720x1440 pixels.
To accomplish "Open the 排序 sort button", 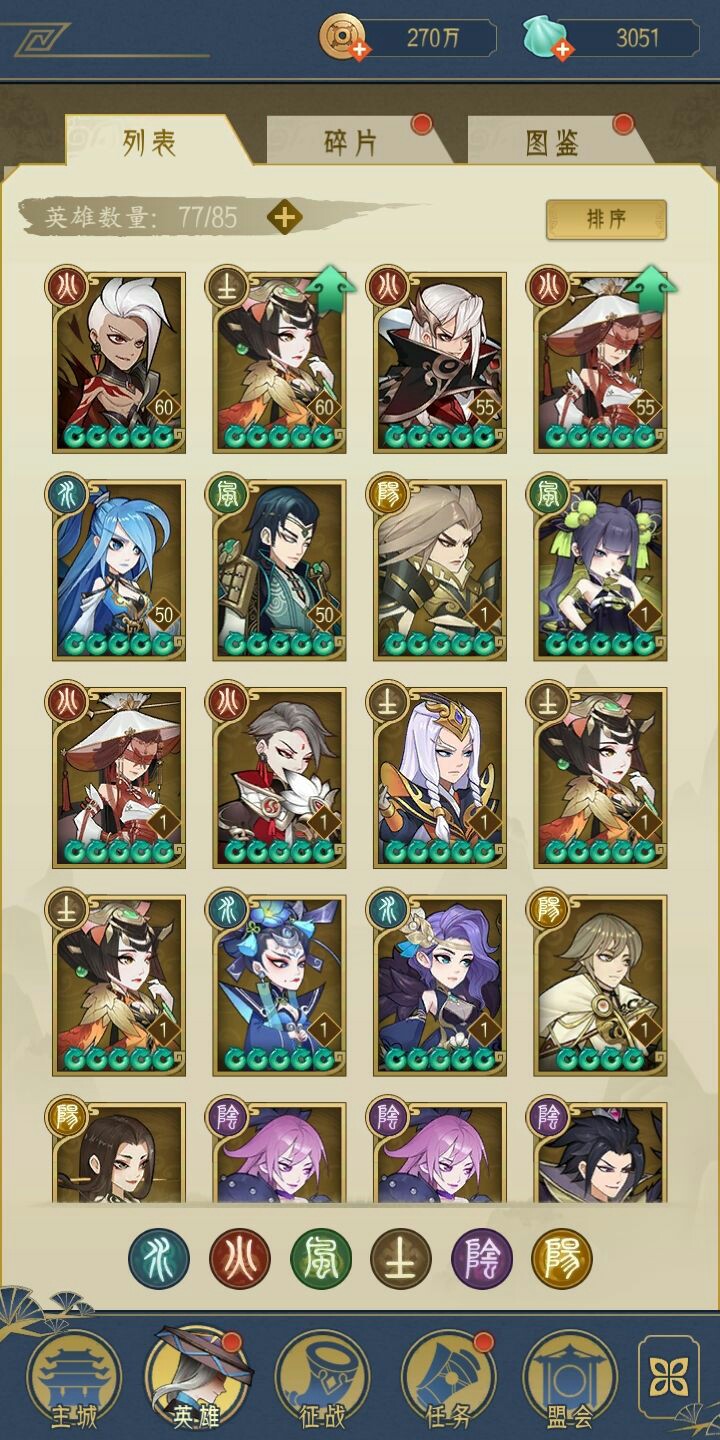I will [605, 219].
